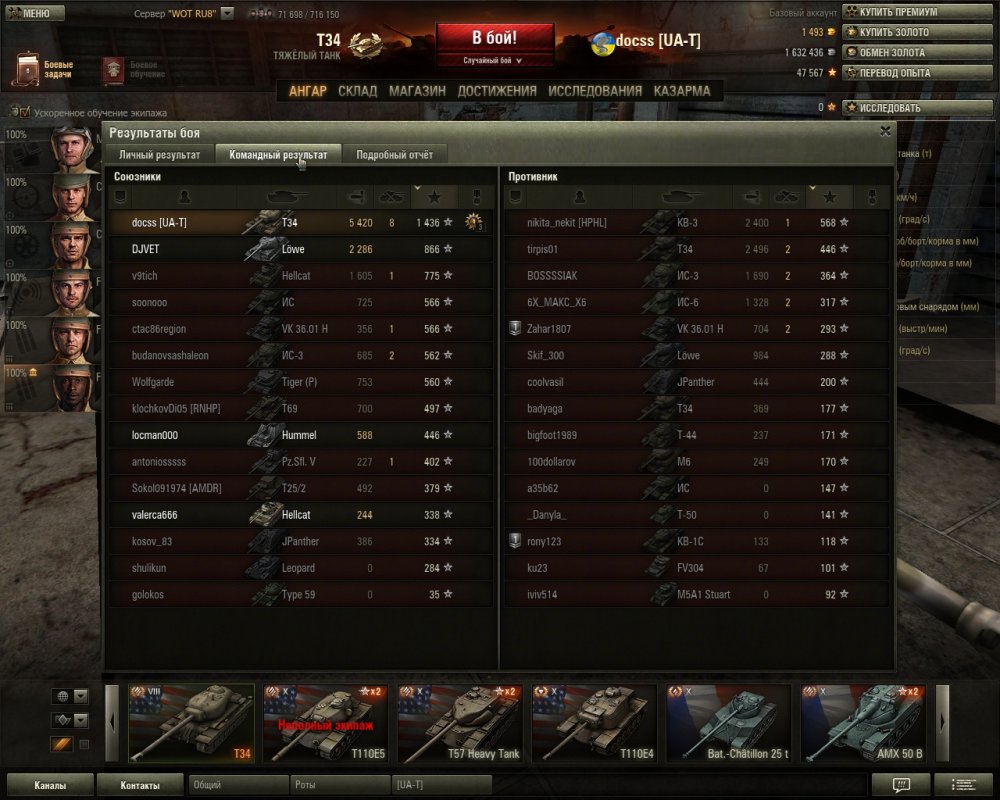Close the battle results window
This screenshot has width=1000, height=800.
point(885,131)
